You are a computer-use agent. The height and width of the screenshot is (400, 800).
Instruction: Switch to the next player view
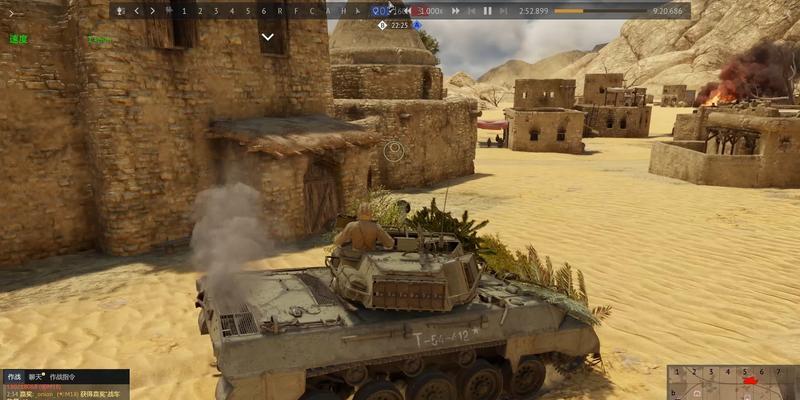click(x=152, y=11)
